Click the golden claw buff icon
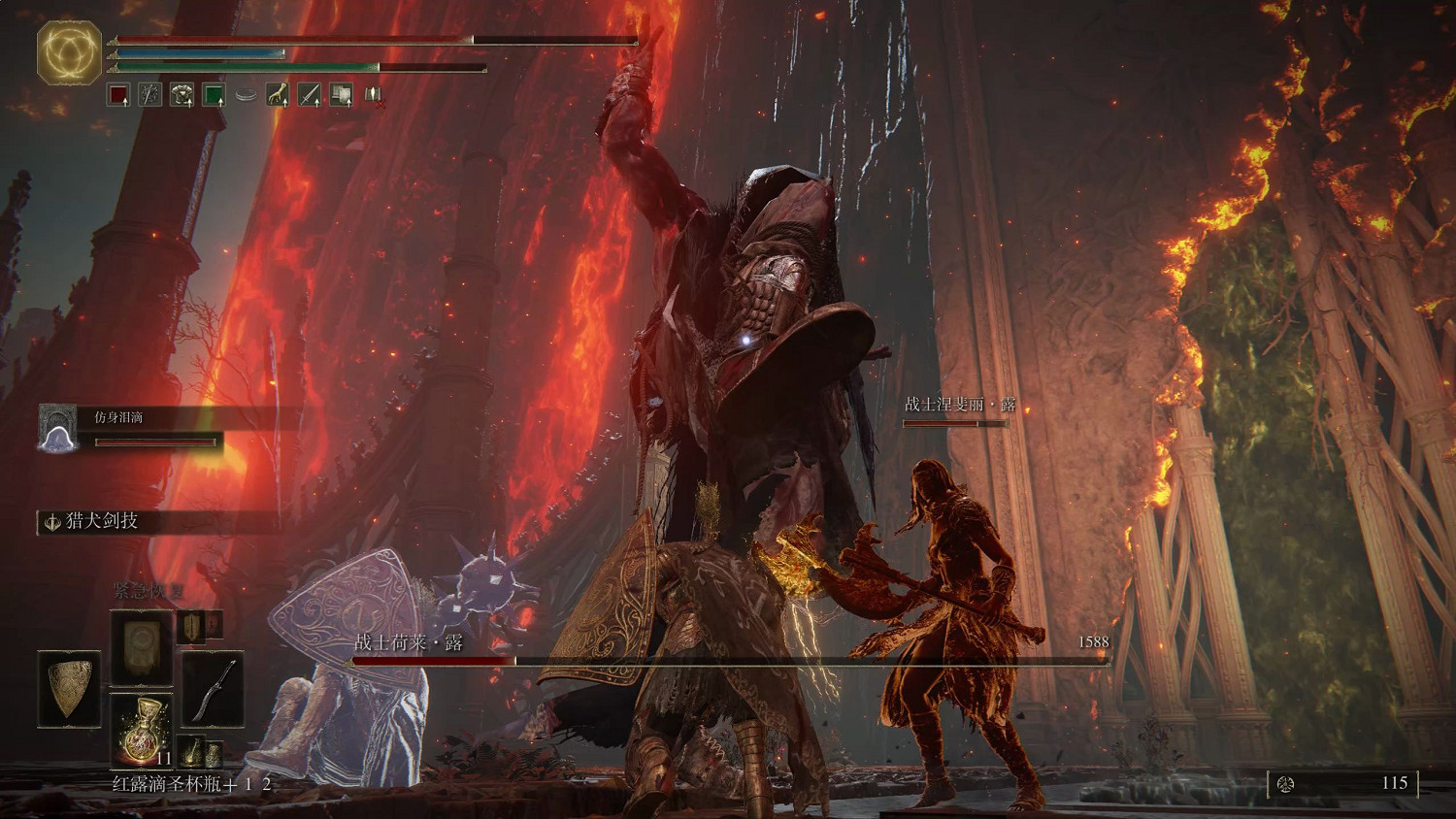 click(278, 95)
